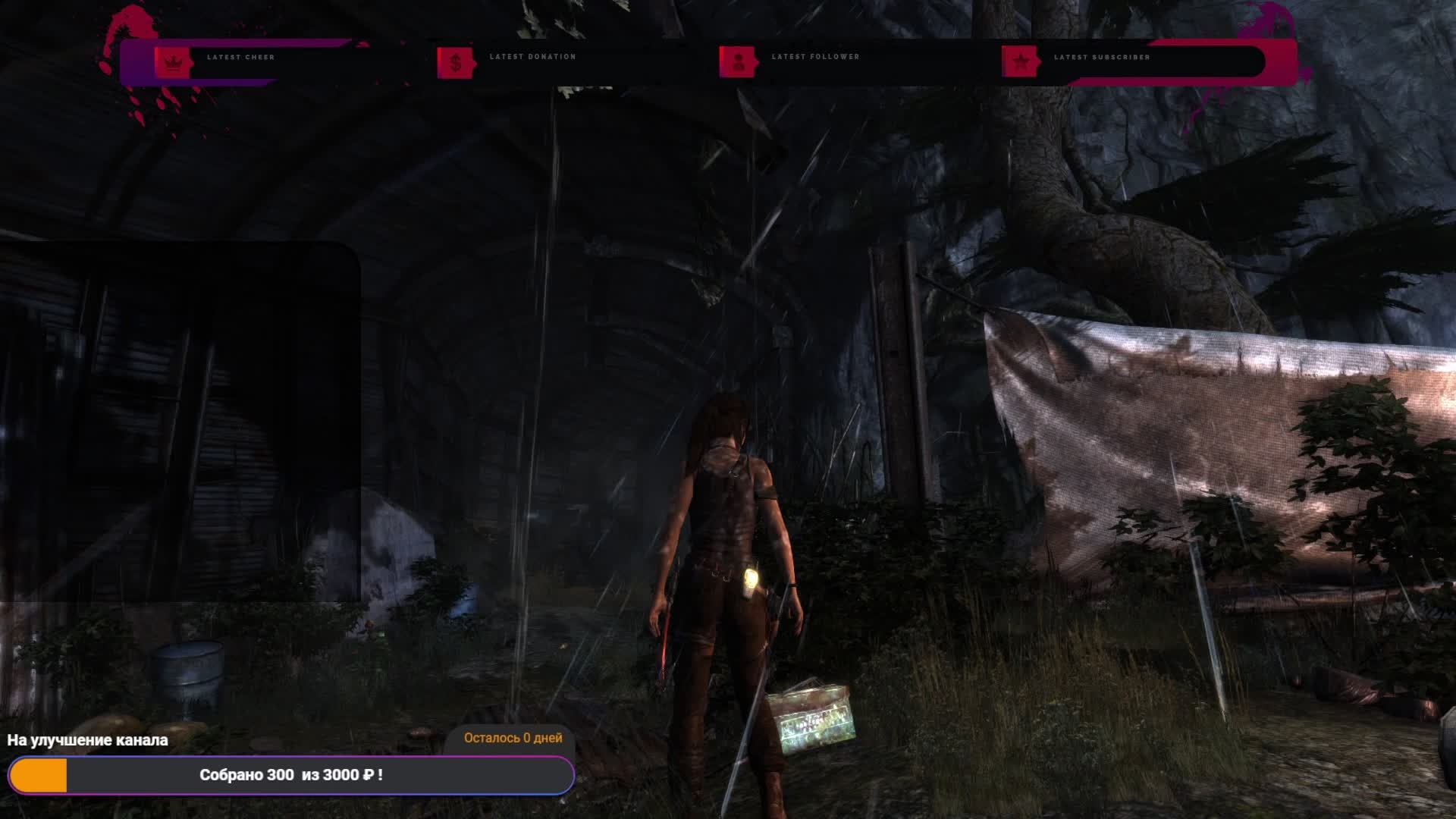1456x819 pixels.
Task: Click the LATEST FOLLOWER label
Action: point(815,56)
